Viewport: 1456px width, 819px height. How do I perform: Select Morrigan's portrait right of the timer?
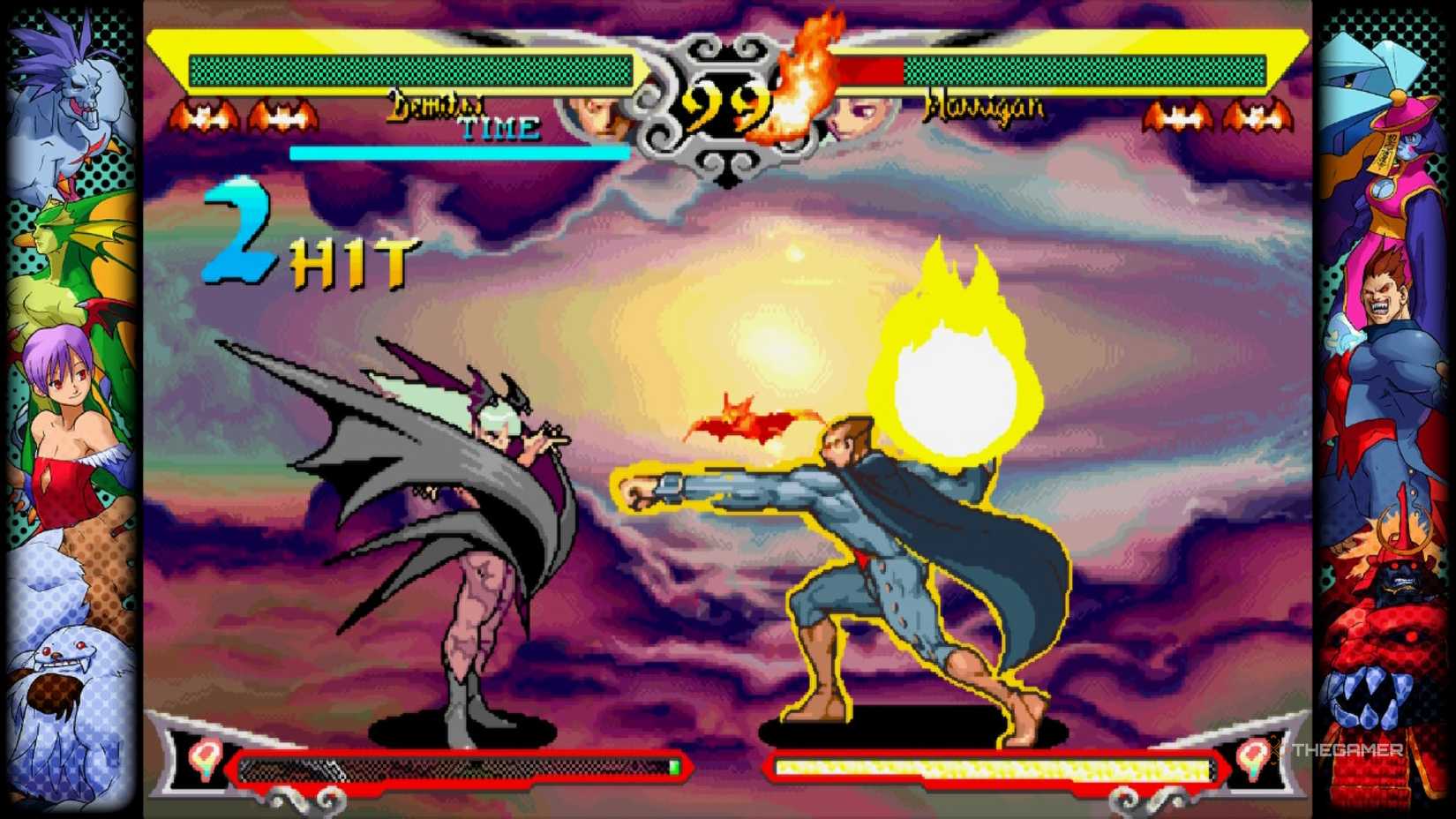(x=865, y=113)
